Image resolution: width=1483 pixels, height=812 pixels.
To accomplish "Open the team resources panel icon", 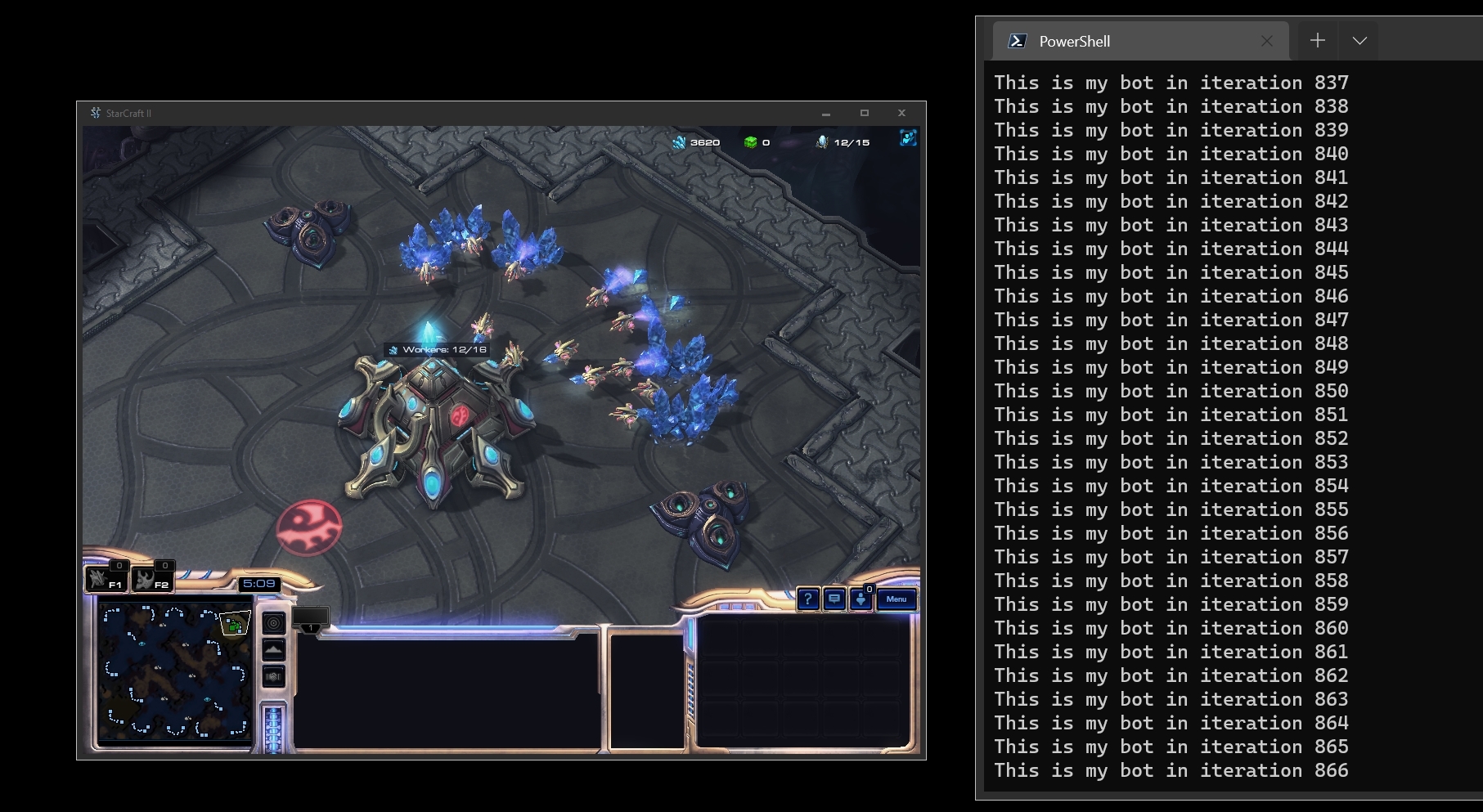I will click(908, 138).
